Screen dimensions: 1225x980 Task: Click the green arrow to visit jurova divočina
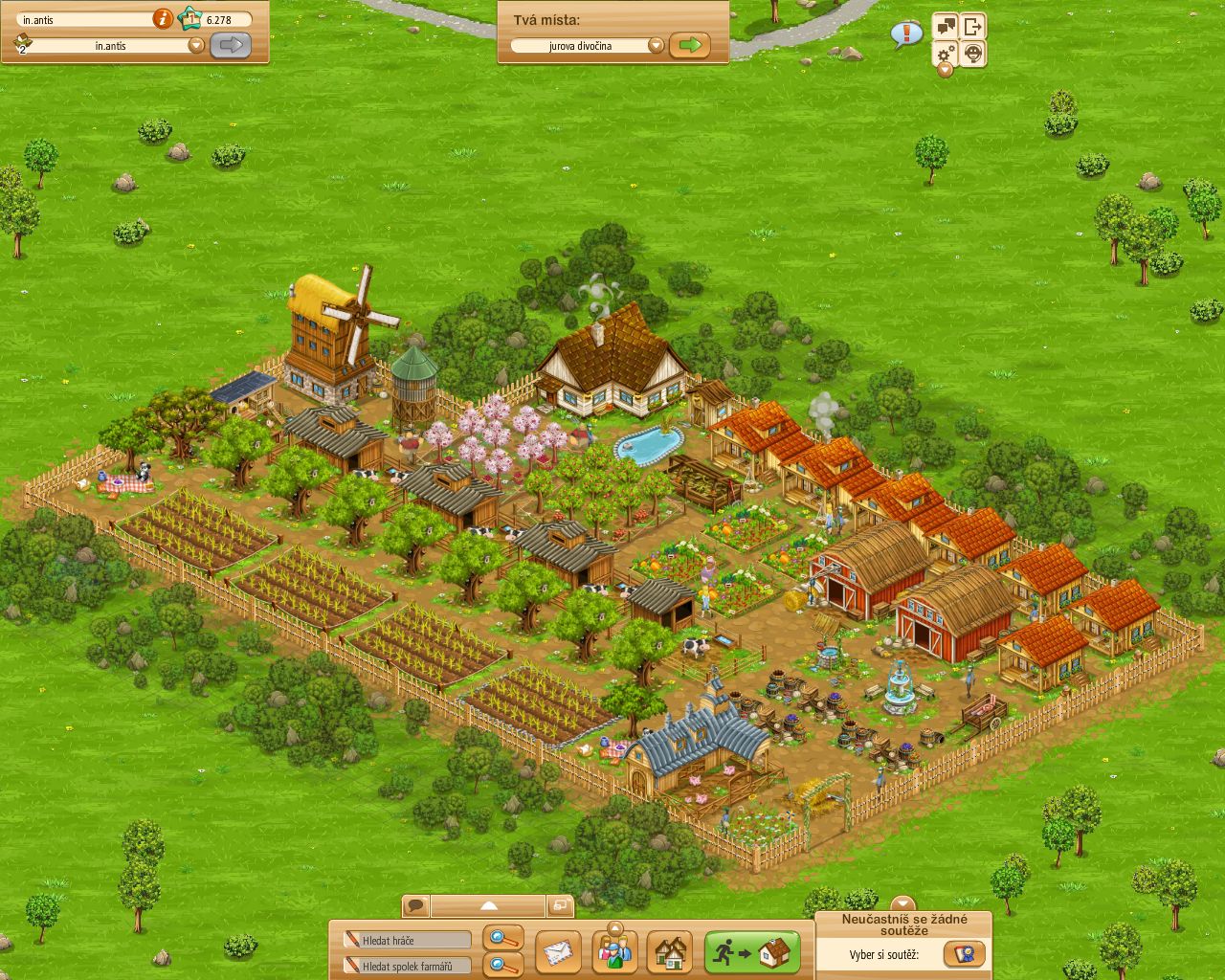point(691,44)
